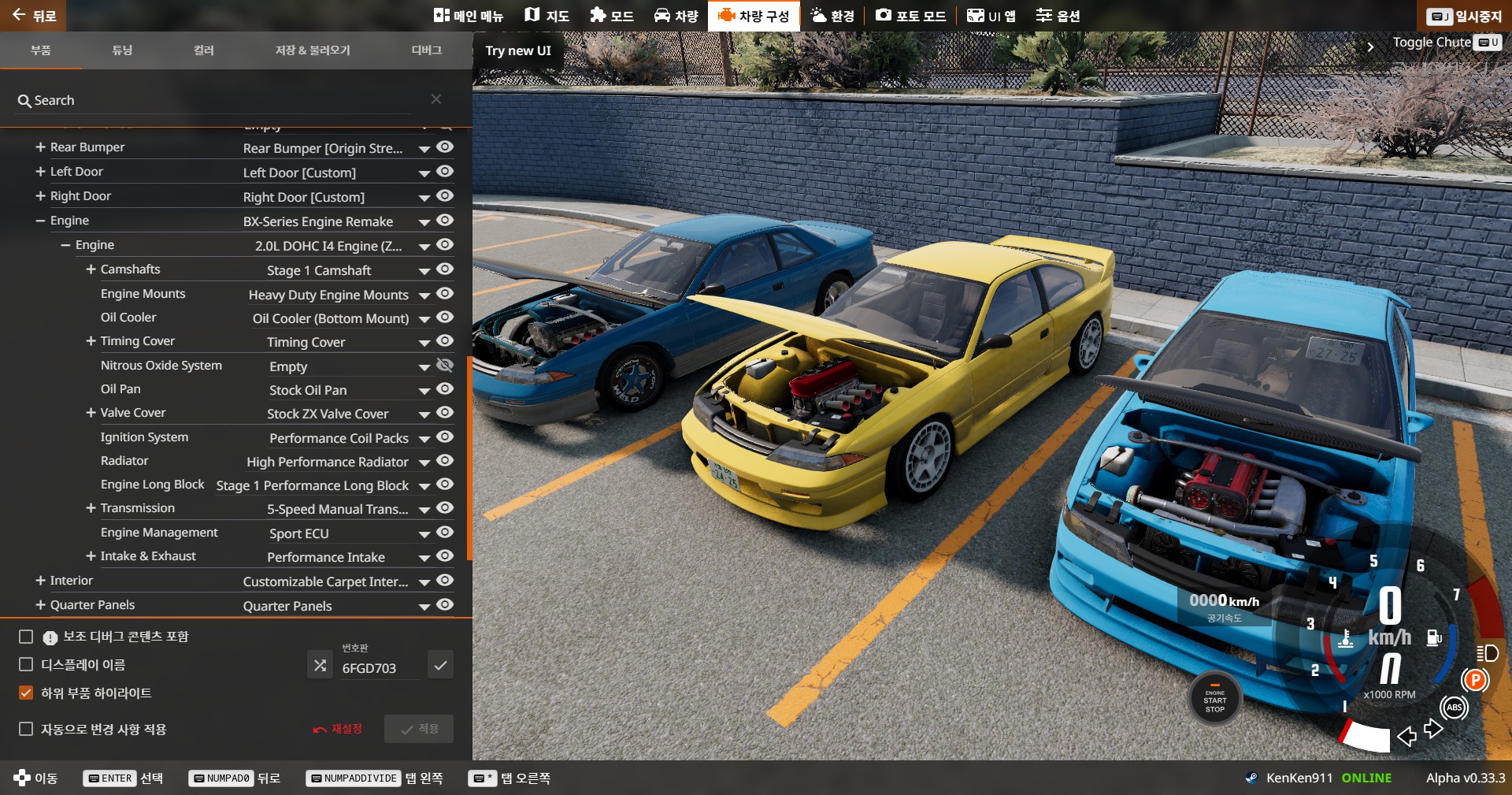Open the 환경 environment menu
Screen dimensions: 1512x795
(832, 16)
